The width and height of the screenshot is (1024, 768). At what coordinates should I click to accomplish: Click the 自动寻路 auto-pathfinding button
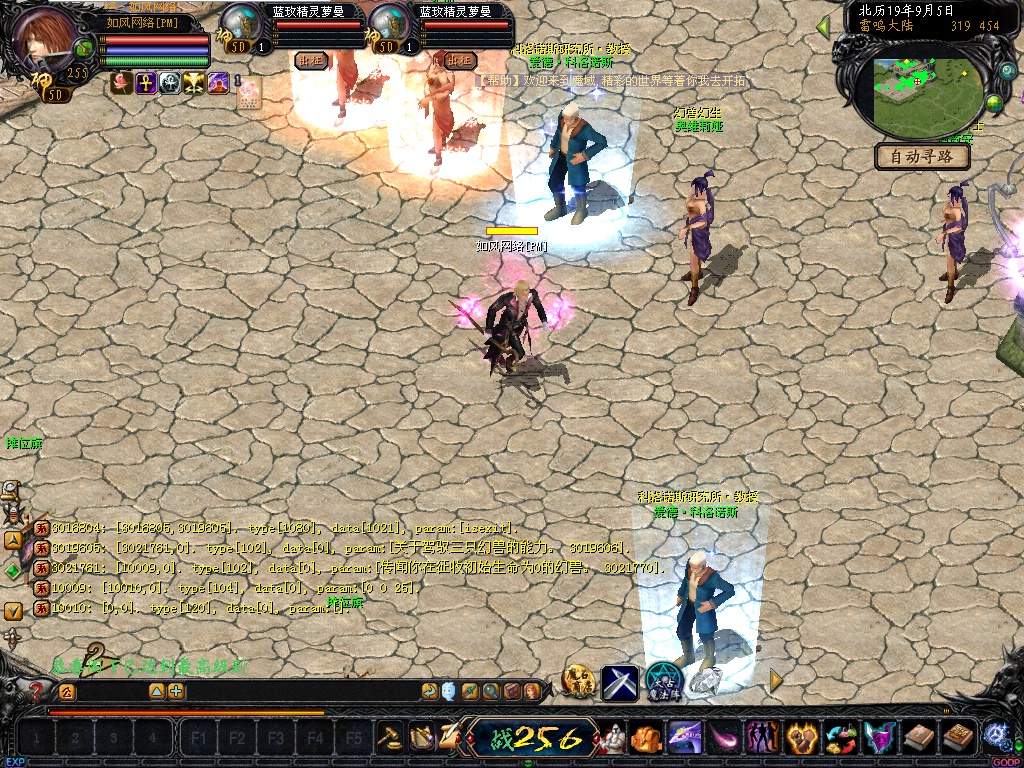tap(923, 157)
